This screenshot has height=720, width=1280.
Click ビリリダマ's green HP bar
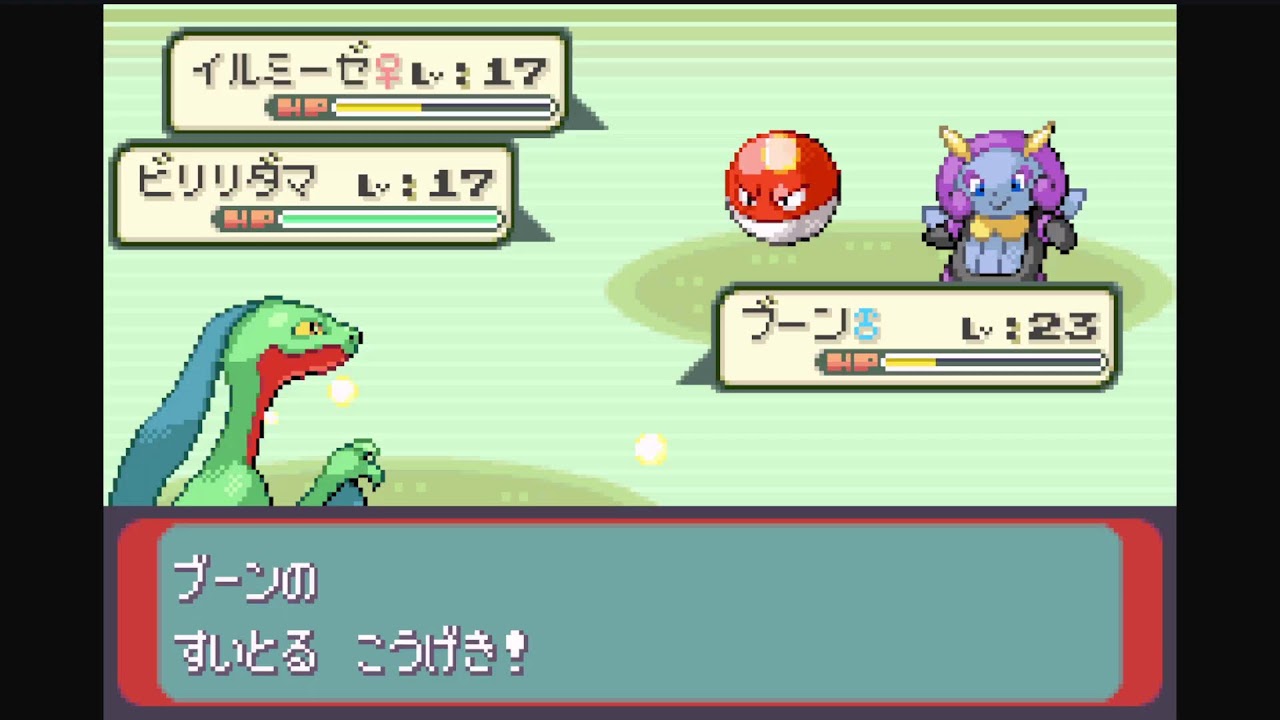[x=390, y=219]
